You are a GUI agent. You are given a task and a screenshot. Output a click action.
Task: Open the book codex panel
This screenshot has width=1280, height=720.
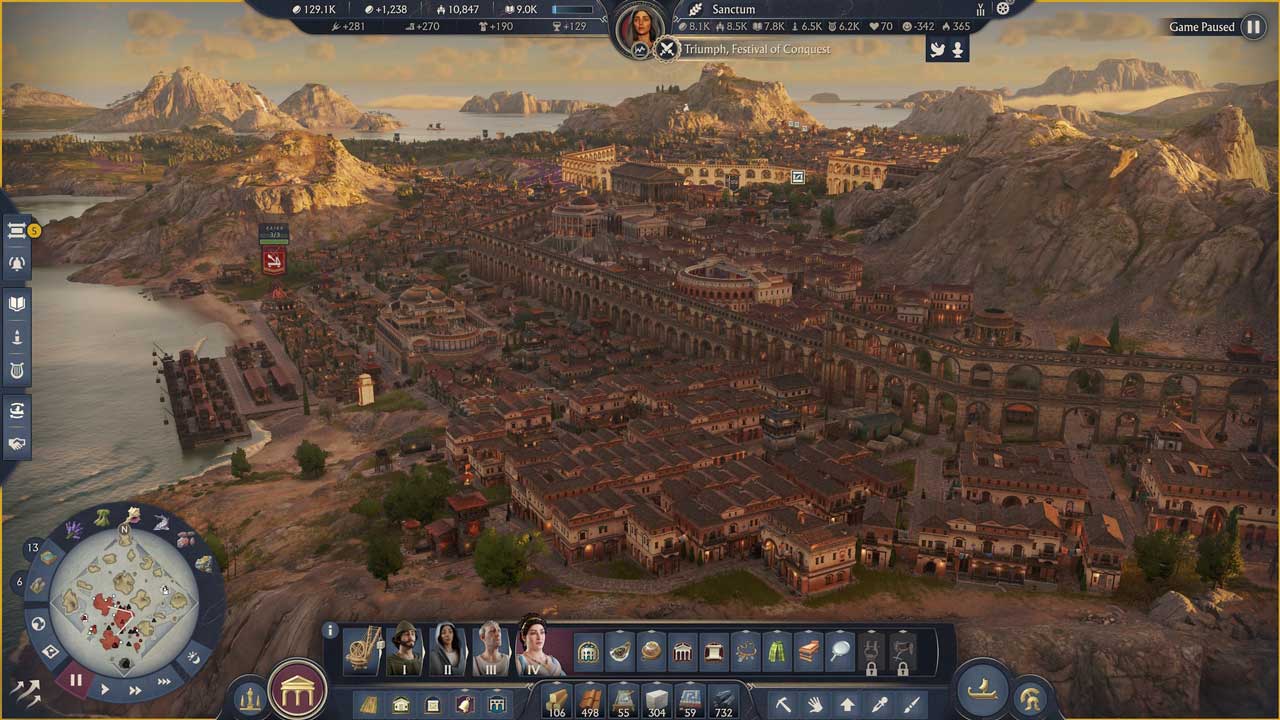click(x=17, y=303)
